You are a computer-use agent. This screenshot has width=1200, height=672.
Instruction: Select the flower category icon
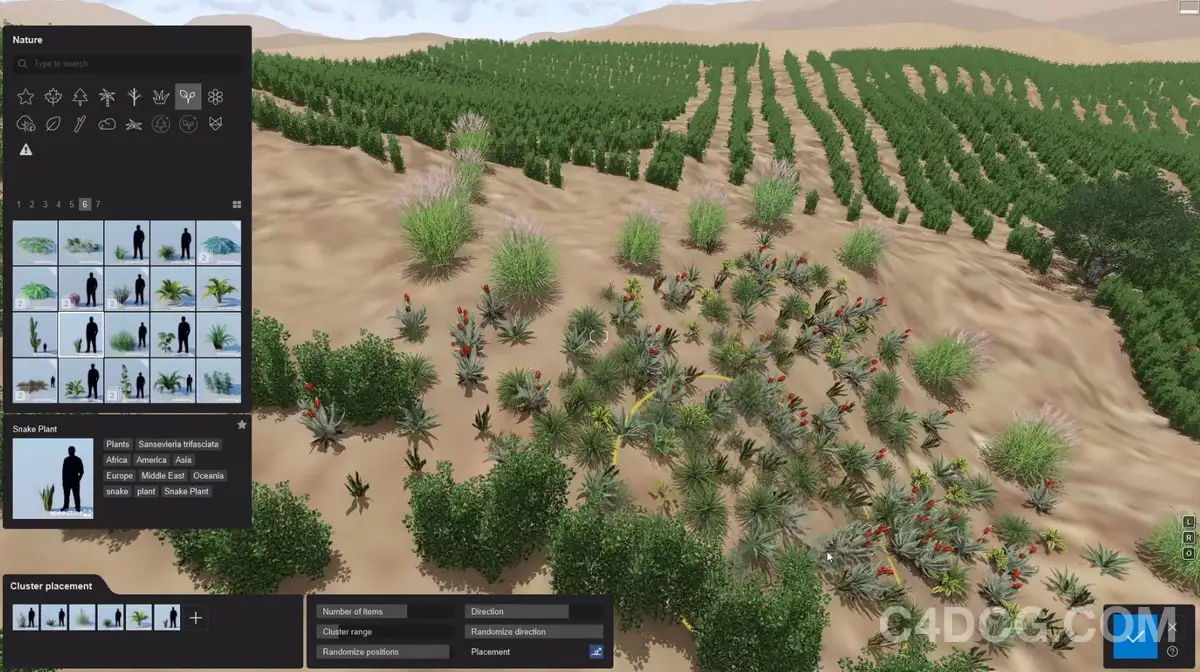point(215,97)
